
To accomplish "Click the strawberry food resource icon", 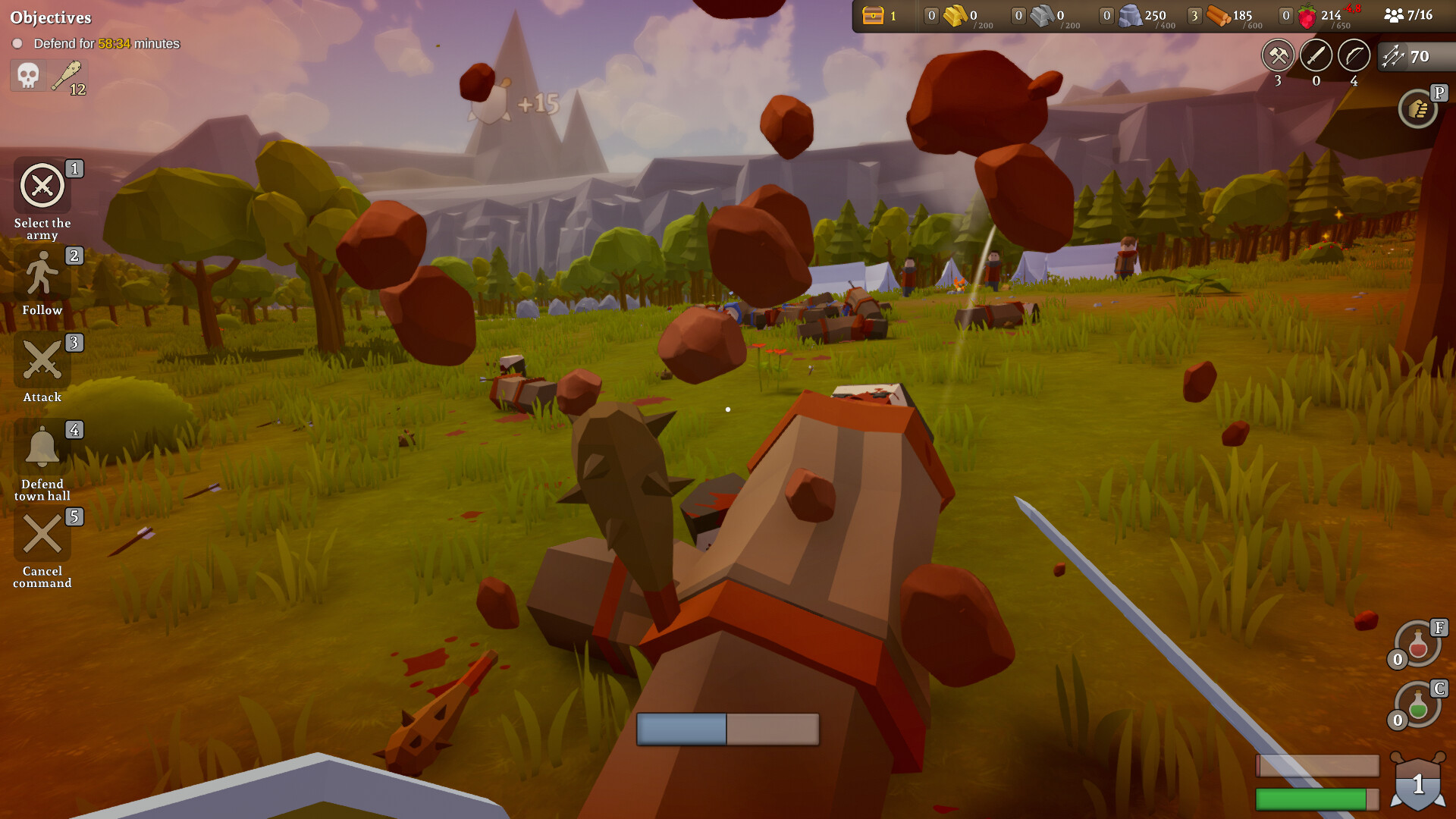I will (x=1307, y=17).
